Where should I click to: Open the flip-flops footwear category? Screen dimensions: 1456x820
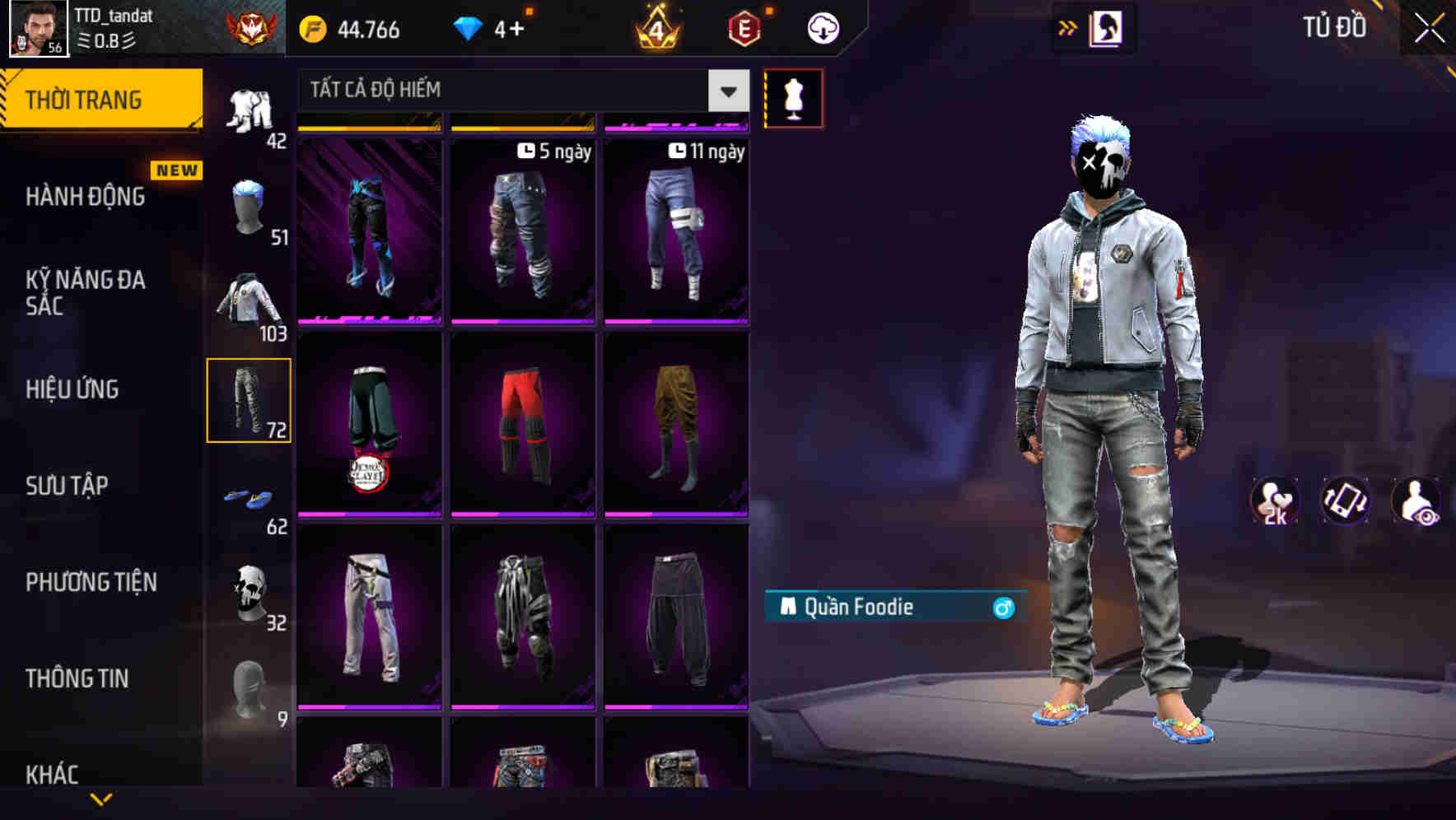coord(250,494)
